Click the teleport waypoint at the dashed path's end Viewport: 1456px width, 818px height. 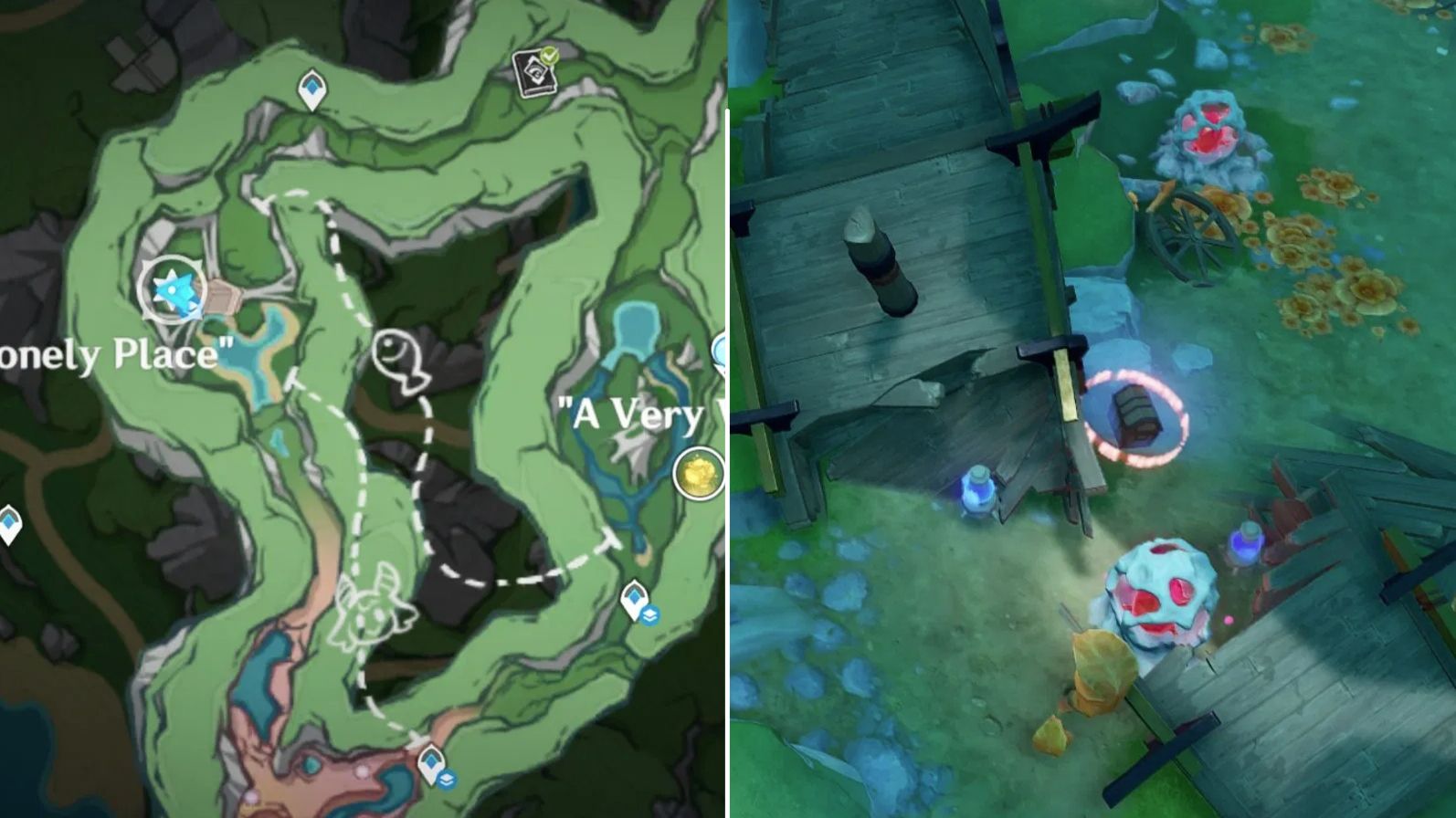[431, 760]
